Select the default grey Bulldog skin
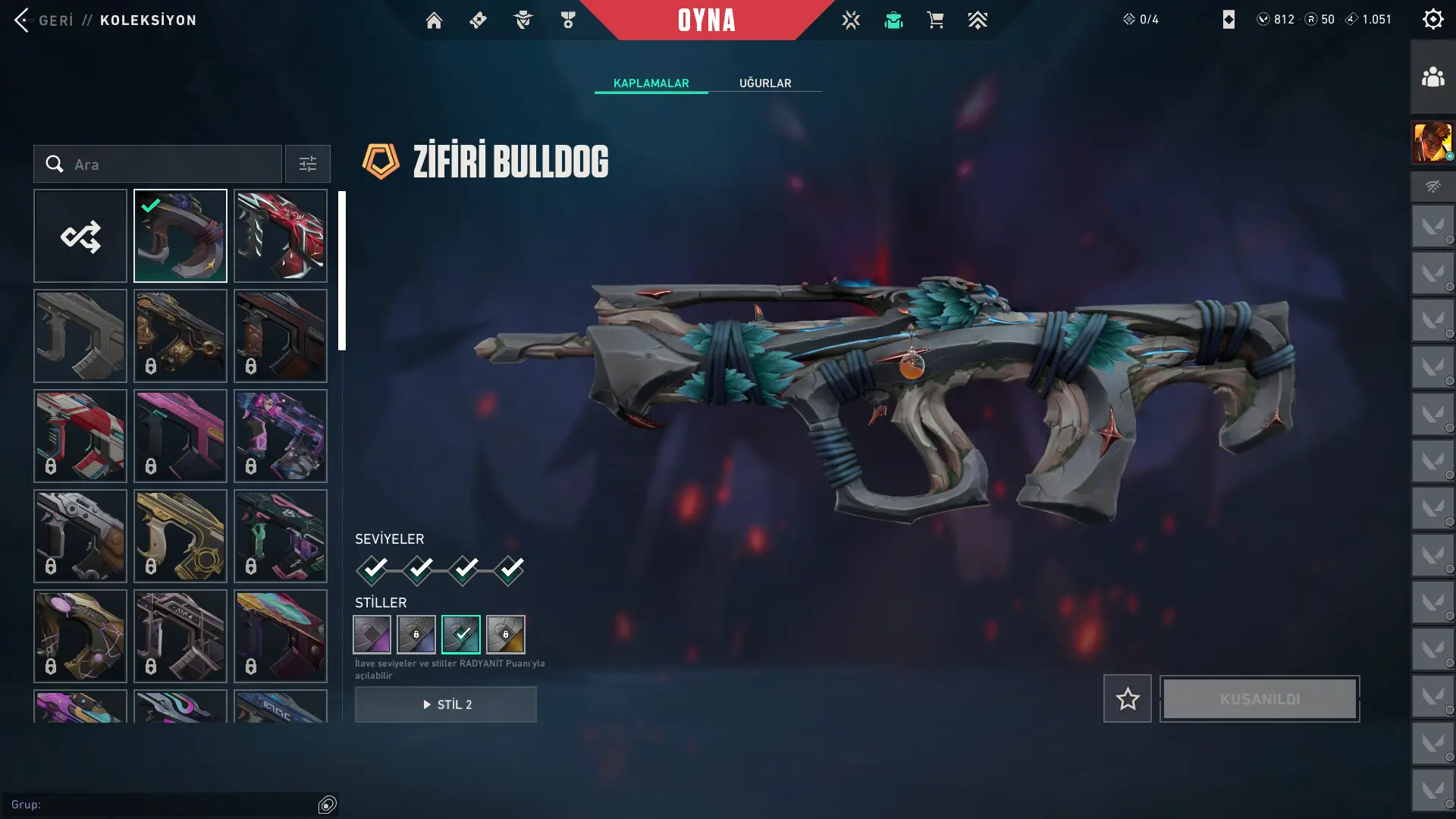This screenshot has height=819, width=1456. tap(80, 336)
